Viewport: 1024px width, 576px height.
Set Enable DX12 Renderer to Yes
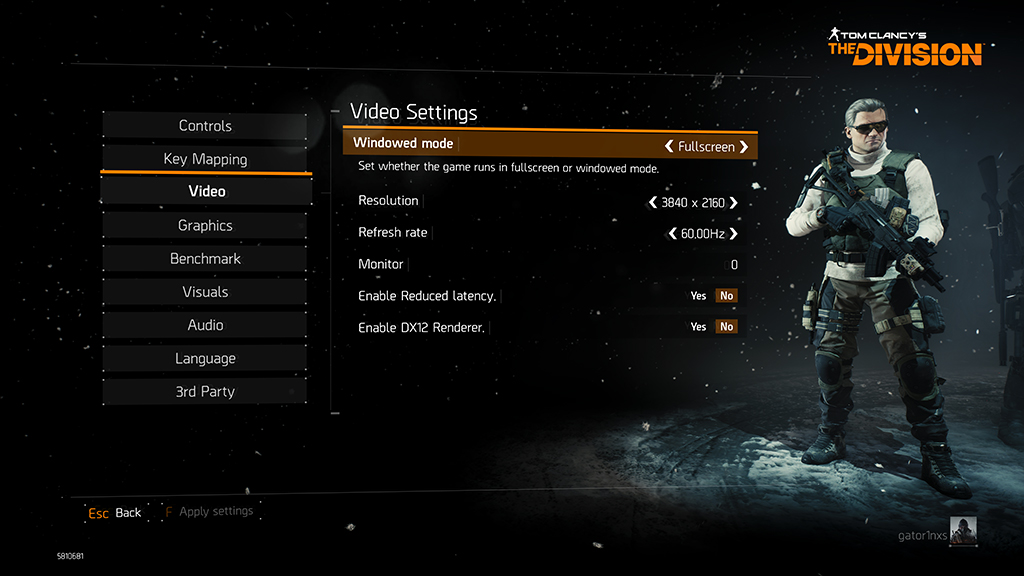698,327
